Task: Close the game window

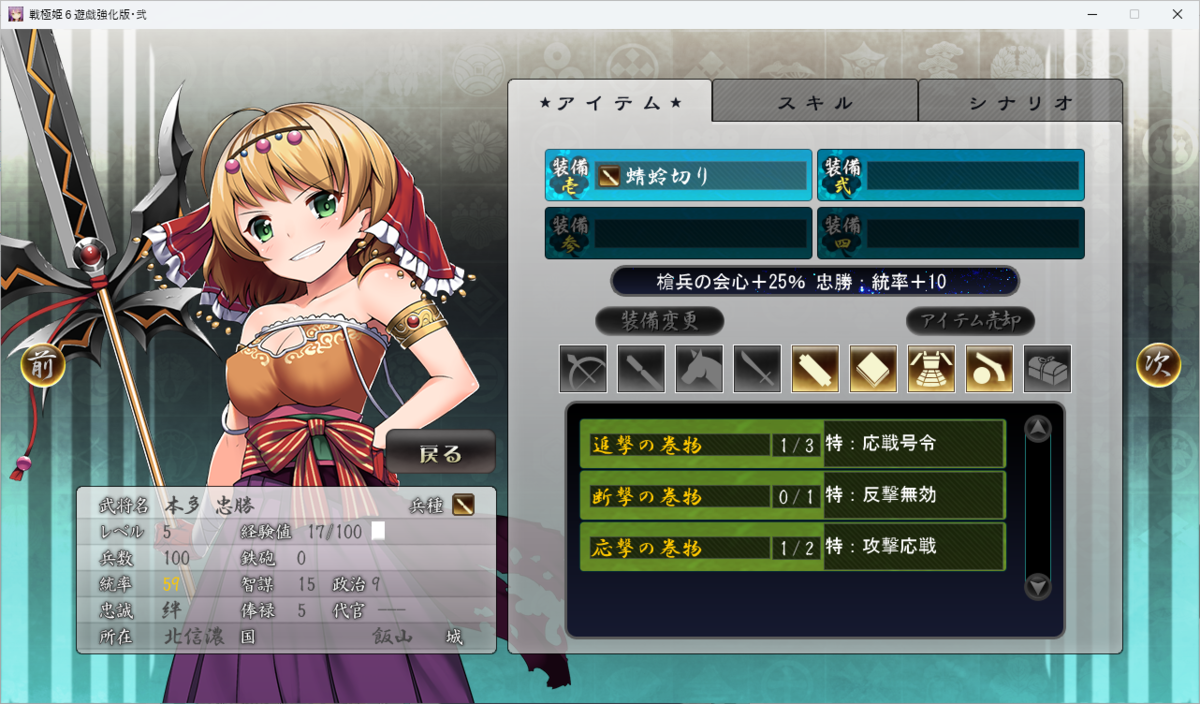Action: tap(1176, 14)
